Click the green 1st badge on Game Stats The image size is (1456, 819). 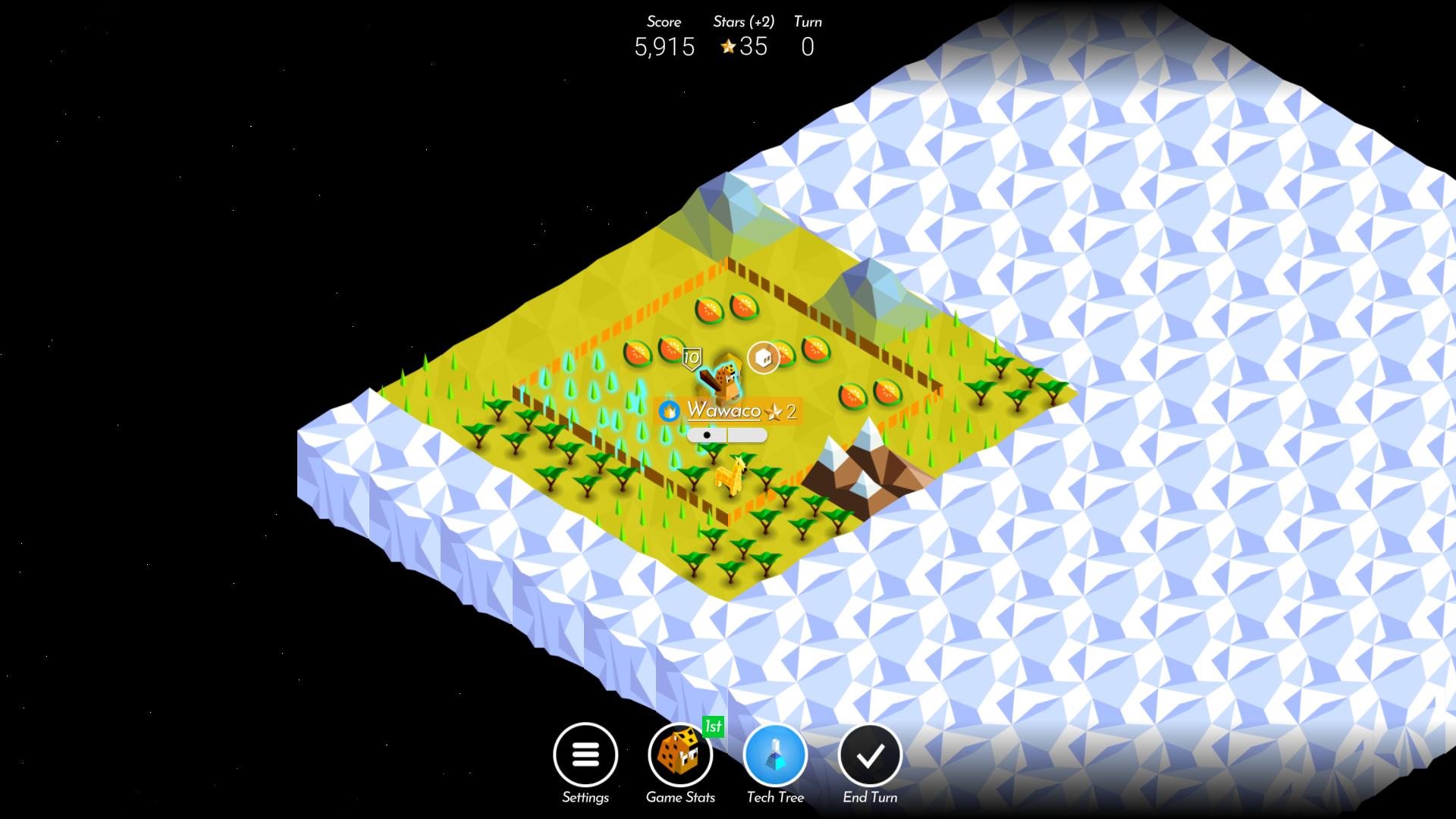pyautogui.click(x=711, y=726)
